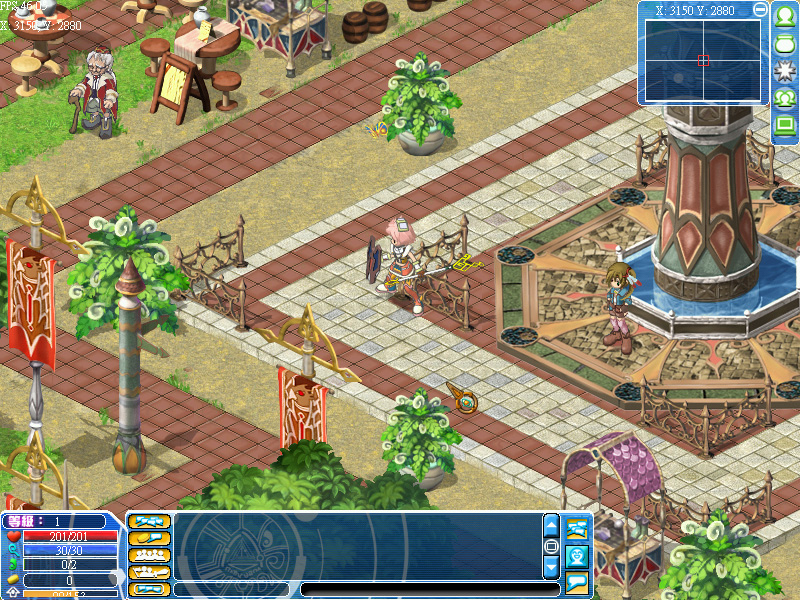Click the single speech bubble button

577,583
